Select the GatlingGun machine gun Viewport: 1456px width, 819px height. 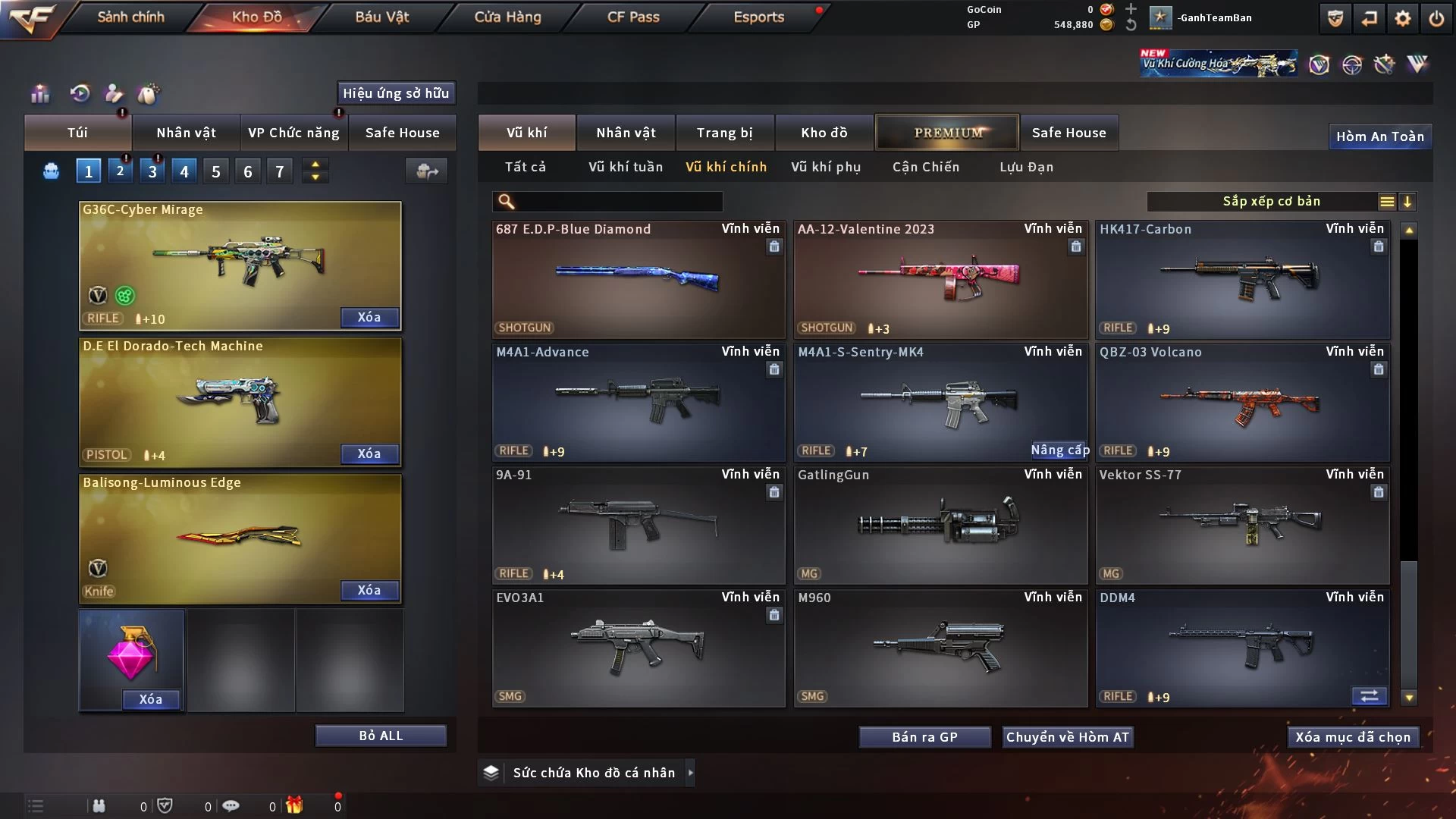(940, 525)
